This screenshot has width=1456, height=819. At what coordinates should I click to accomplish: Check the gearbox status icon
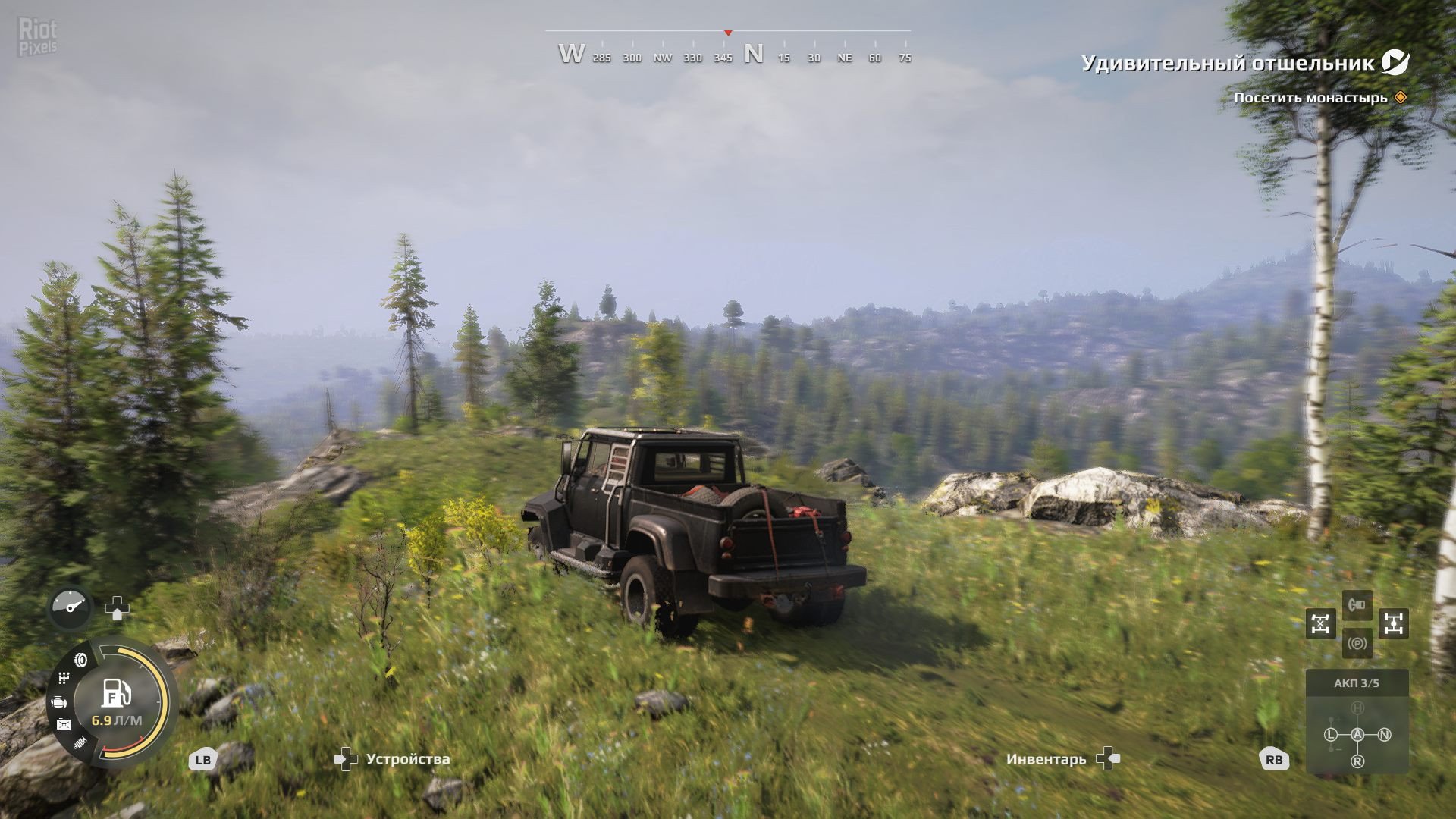point(64,678)
